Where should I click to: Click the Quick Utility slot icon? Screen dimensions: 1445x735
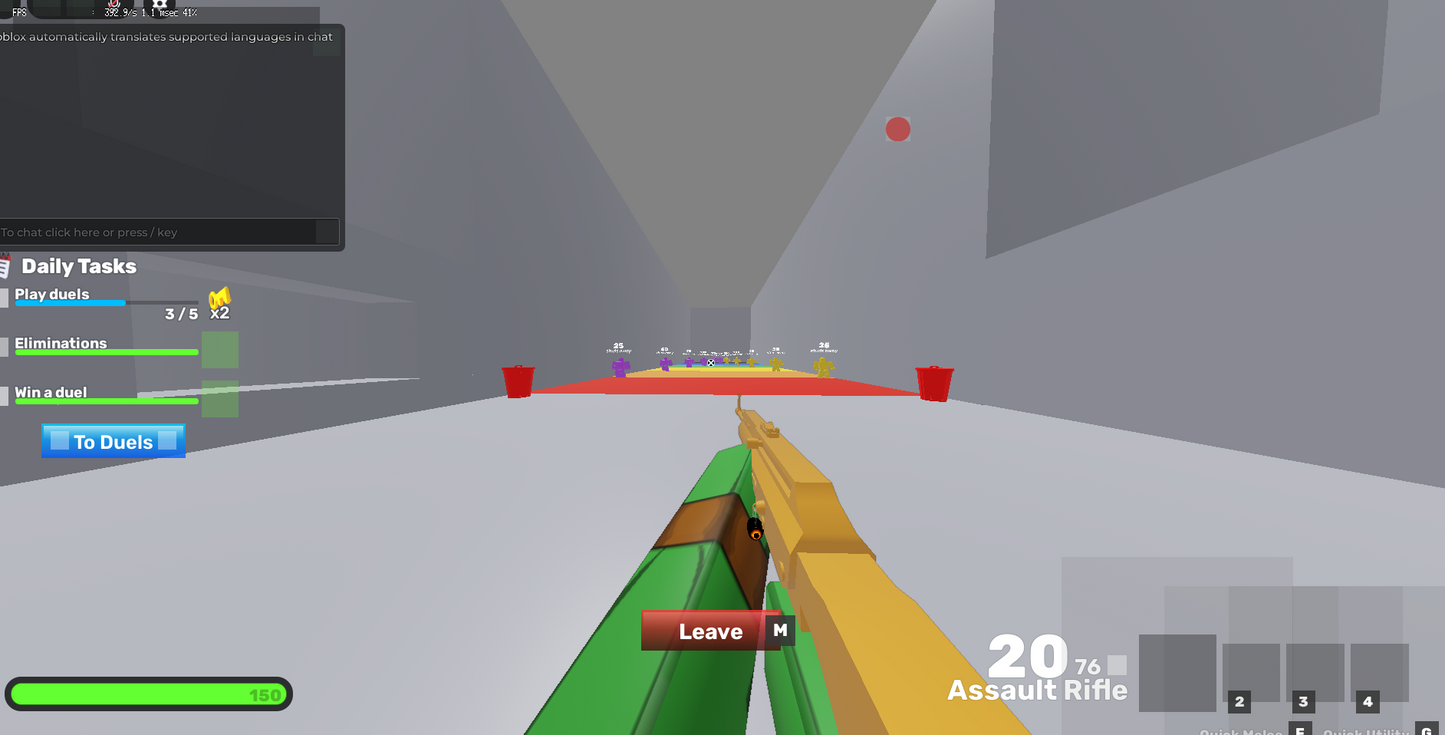[x=1368, y=731]
